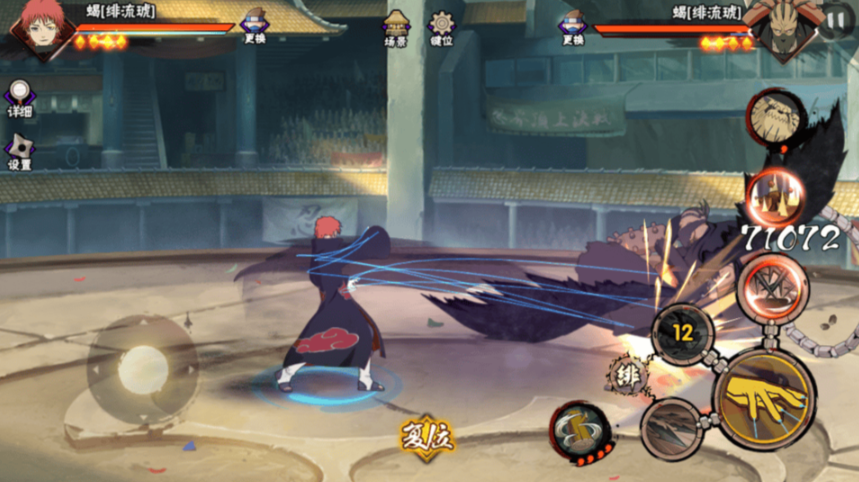
Task: Tap the virtual joystick's center knob
Action: pyautogui.click(x=143, y=369)
